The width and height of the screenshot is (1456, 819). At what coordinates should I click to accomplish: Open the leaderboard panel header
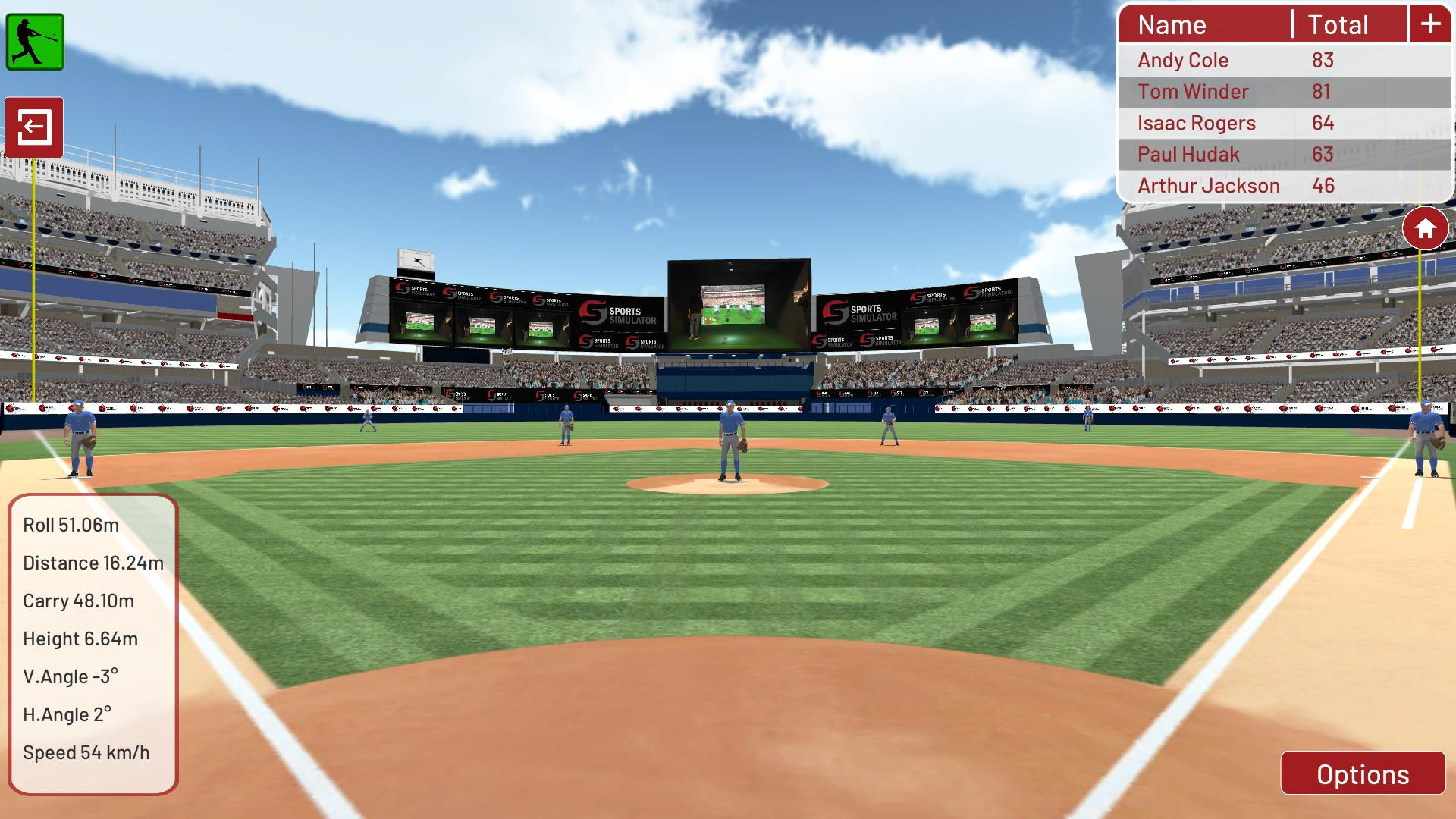pos(1280,24)
